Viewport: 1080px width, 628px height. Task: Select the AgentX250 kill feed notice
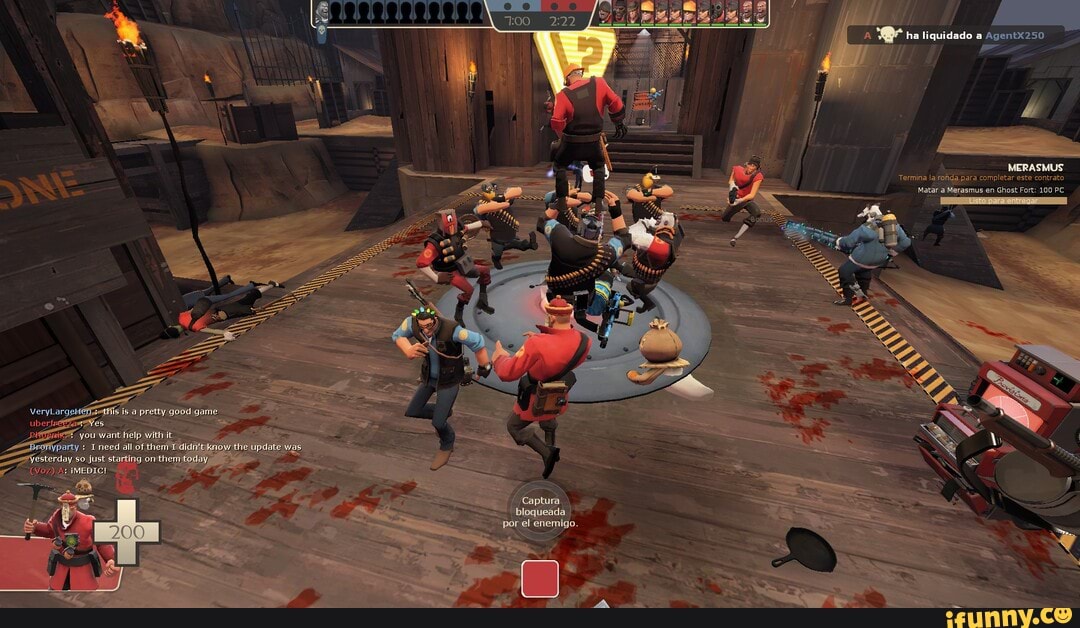(x=955, y=35)
